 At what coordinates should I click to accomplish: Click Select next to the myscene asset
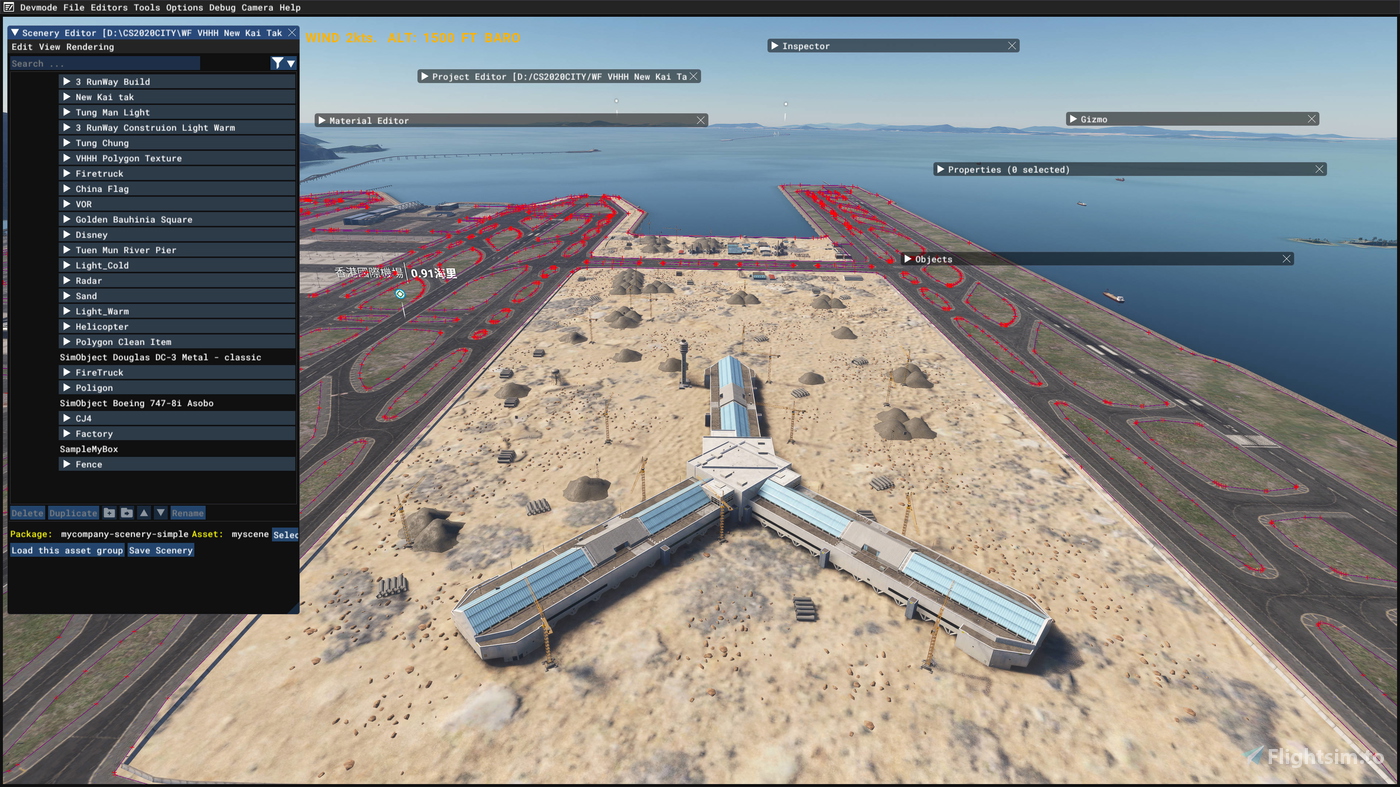click(286, 534)
